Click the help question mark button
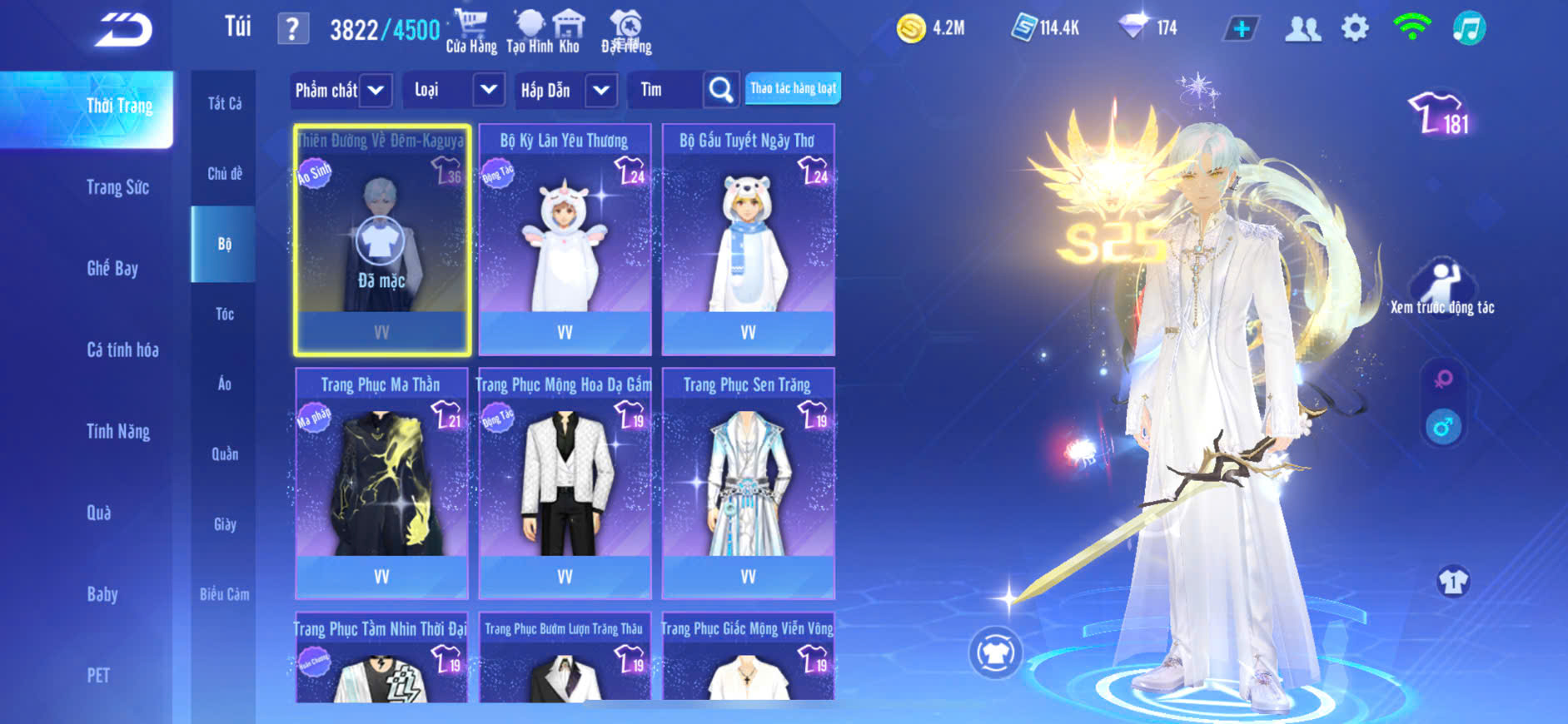Screen dimensions: 1568x724 [292, 30]
